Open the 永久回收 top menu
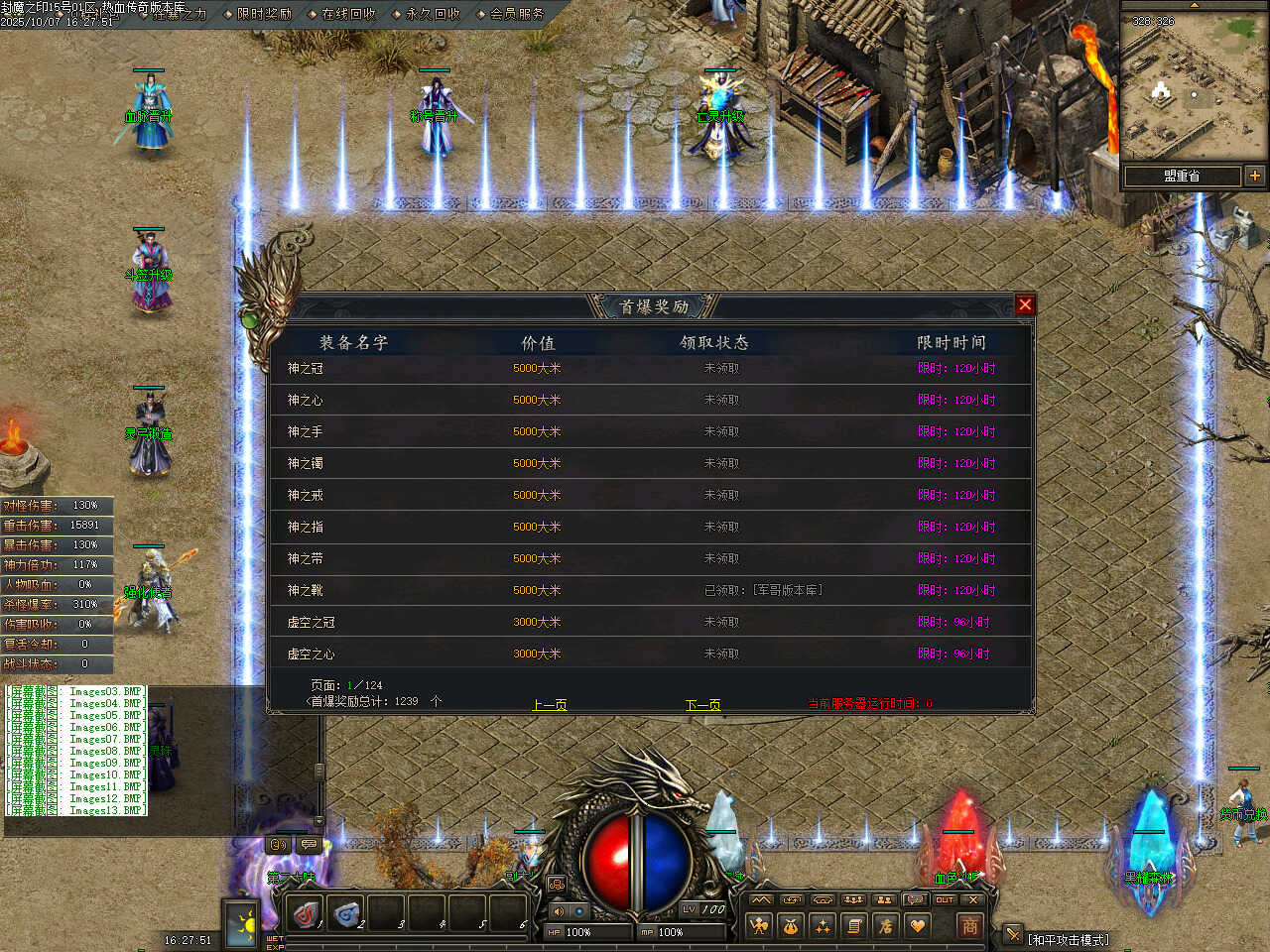This screenshot has width=1270, height=952. coord(433,14)
